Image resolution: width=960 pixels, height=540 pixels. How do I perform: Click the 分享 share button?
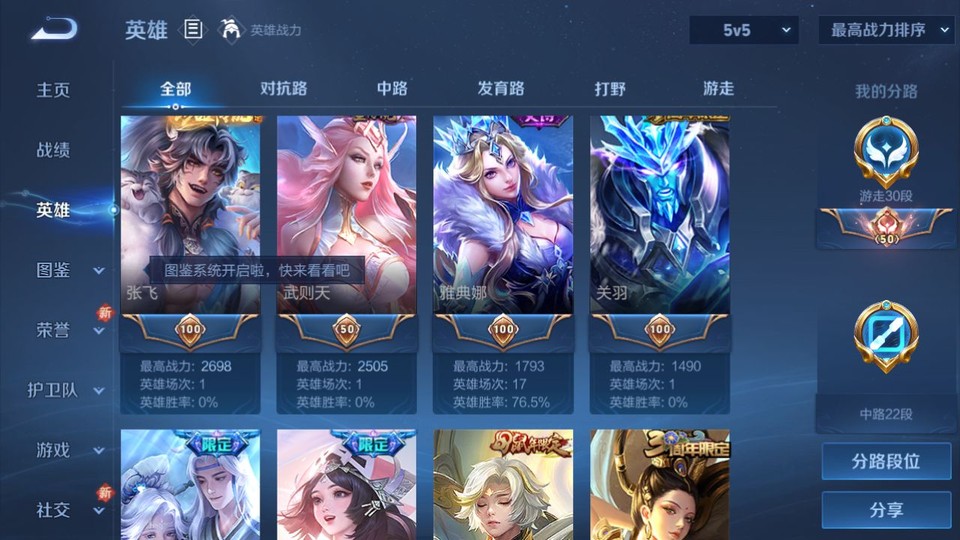[x=886, y=510]
